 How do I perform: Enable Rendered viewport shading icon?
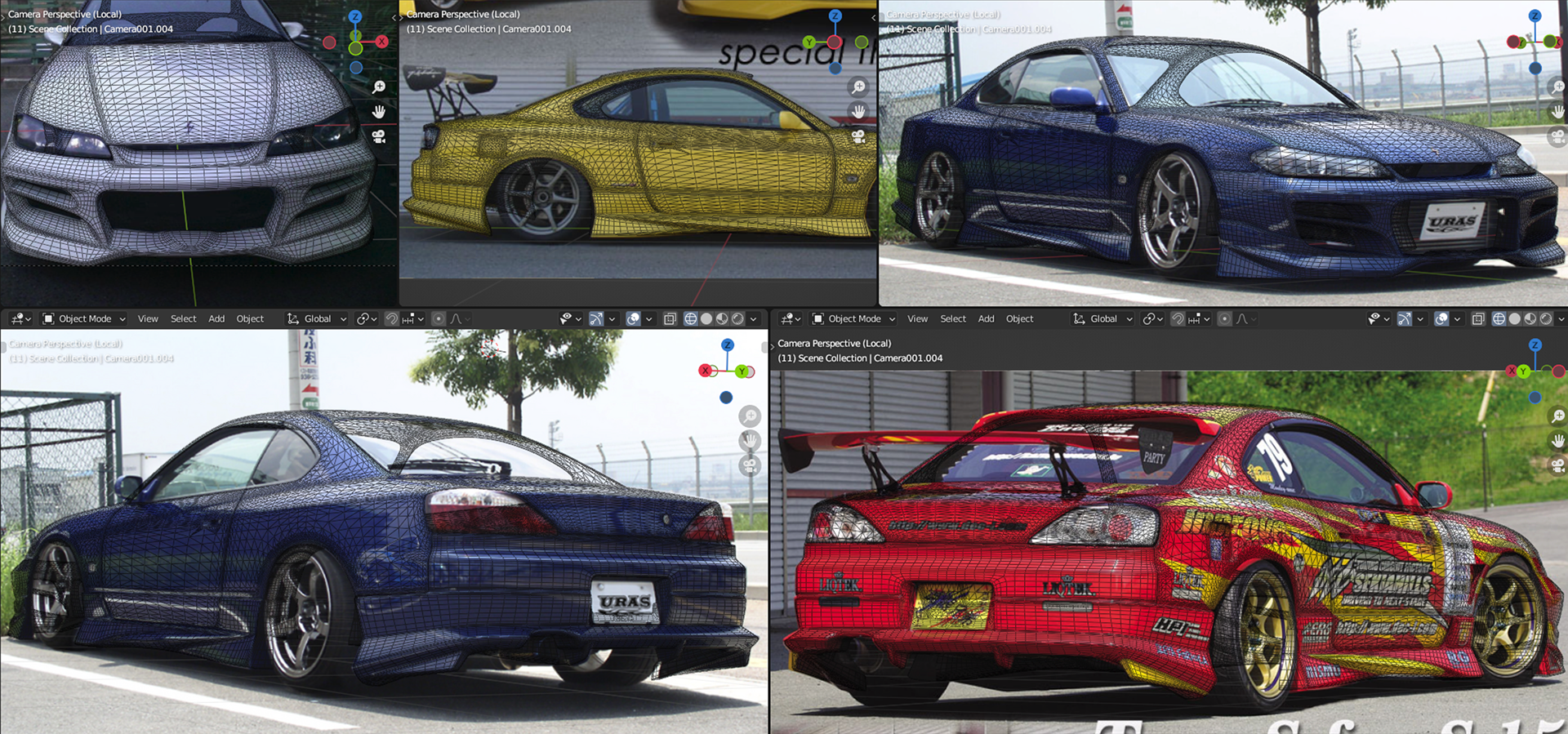pos(1545,318)
